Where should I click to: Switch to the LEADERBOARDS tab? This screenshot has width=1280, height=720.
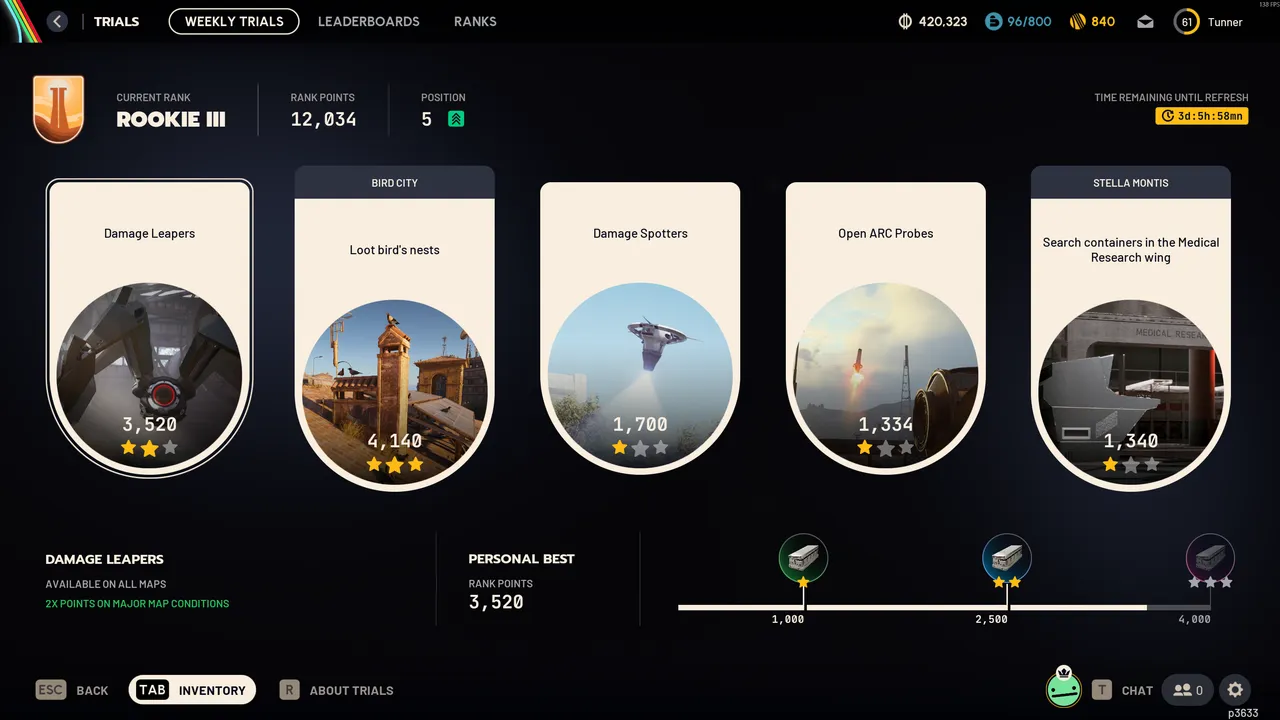(x=368, y=21)
